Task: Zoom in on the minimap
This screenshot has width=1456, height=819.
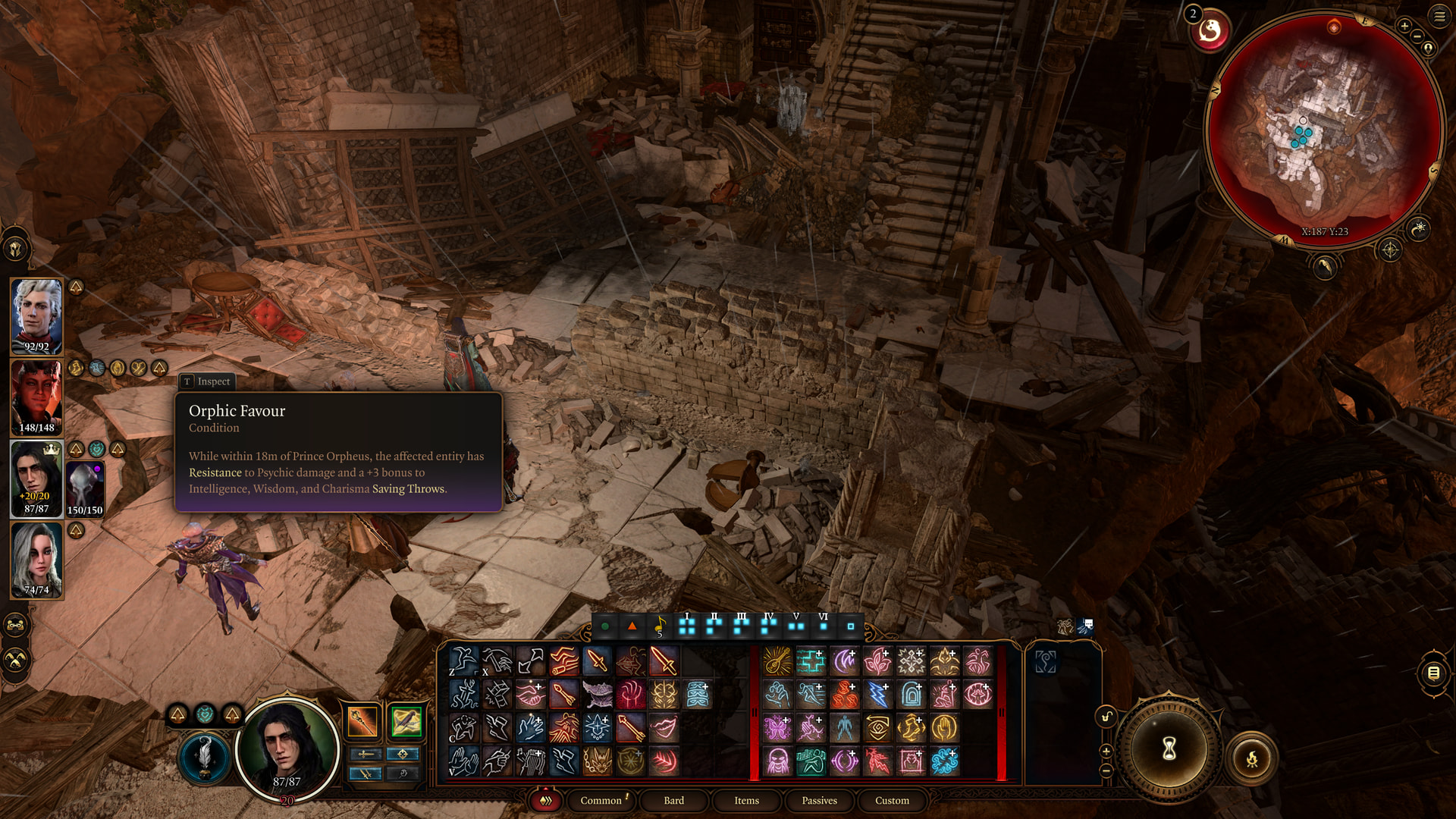Action: 1404,27
